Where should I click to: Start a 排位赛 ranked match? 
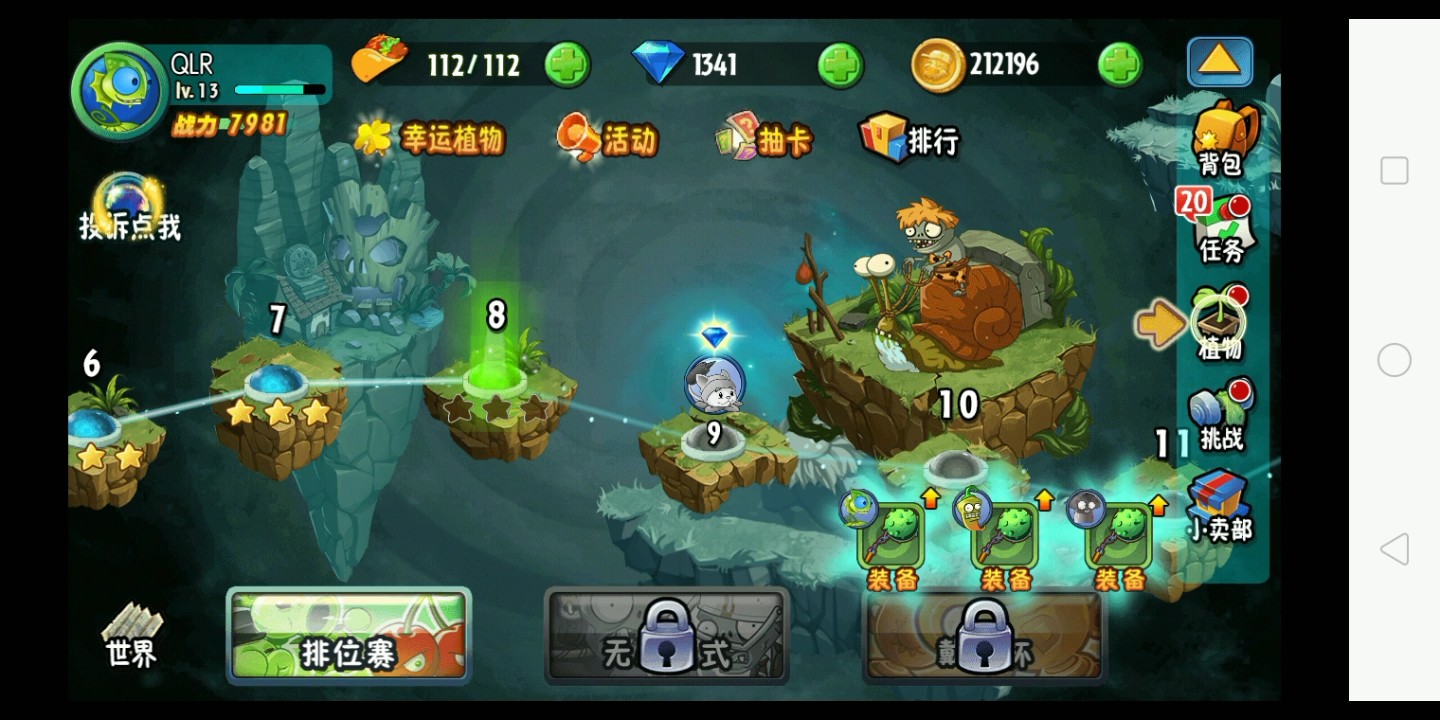click(x=348, y=635)
